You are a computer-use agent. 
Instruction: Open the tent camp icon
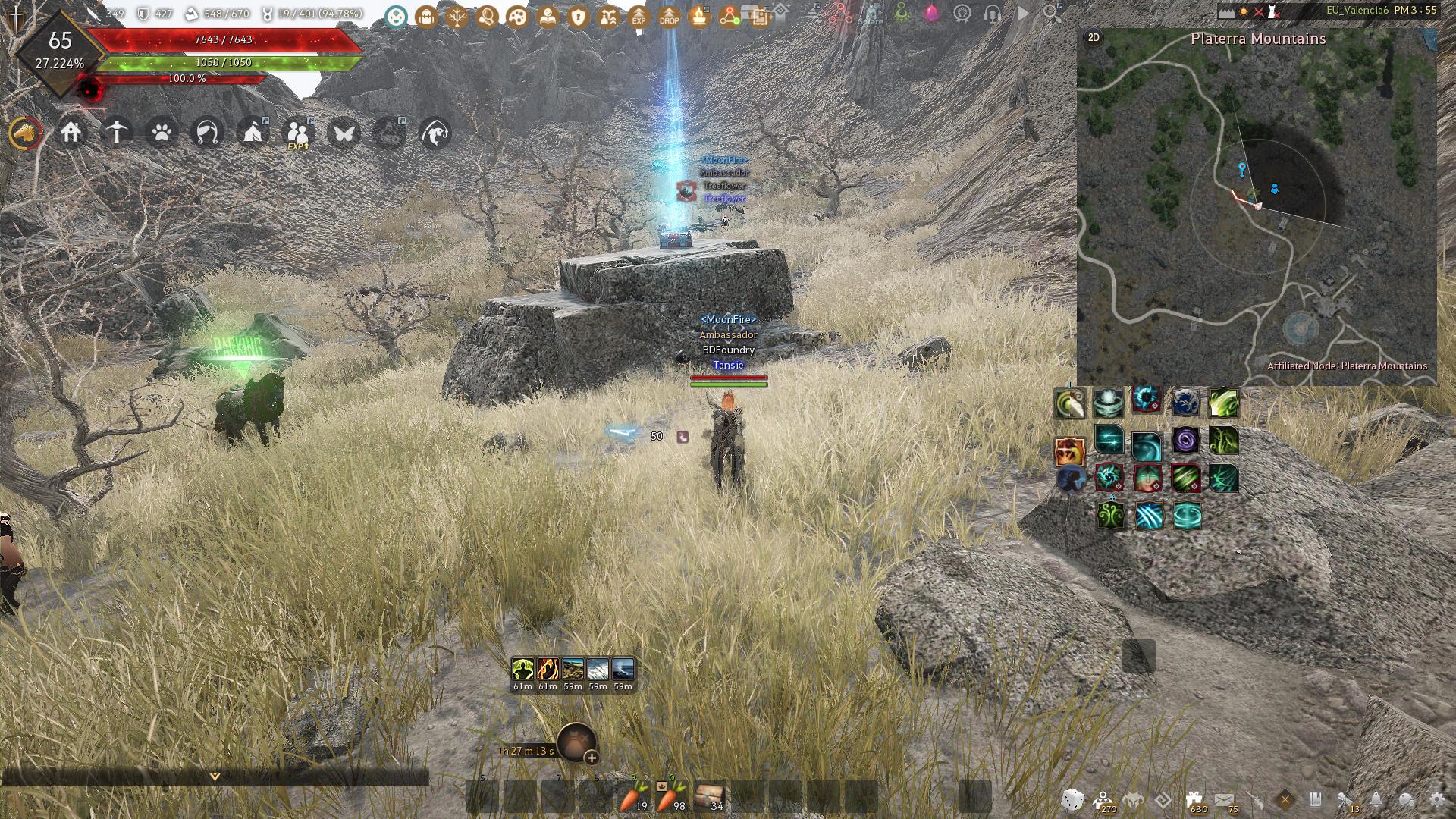(x=253, y=133)
